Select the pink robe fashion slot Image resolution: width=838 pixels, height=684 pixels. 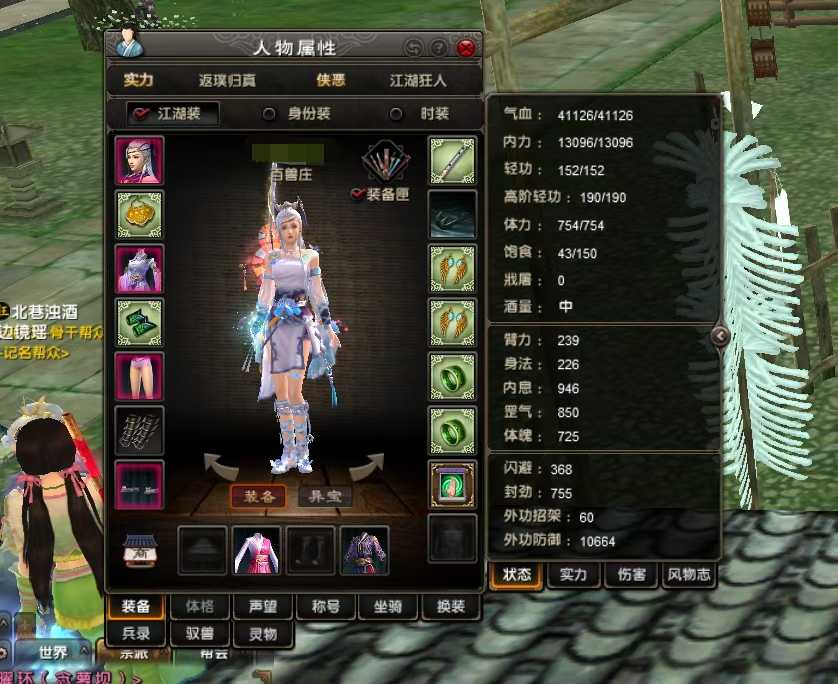click(x=257, y=551)
